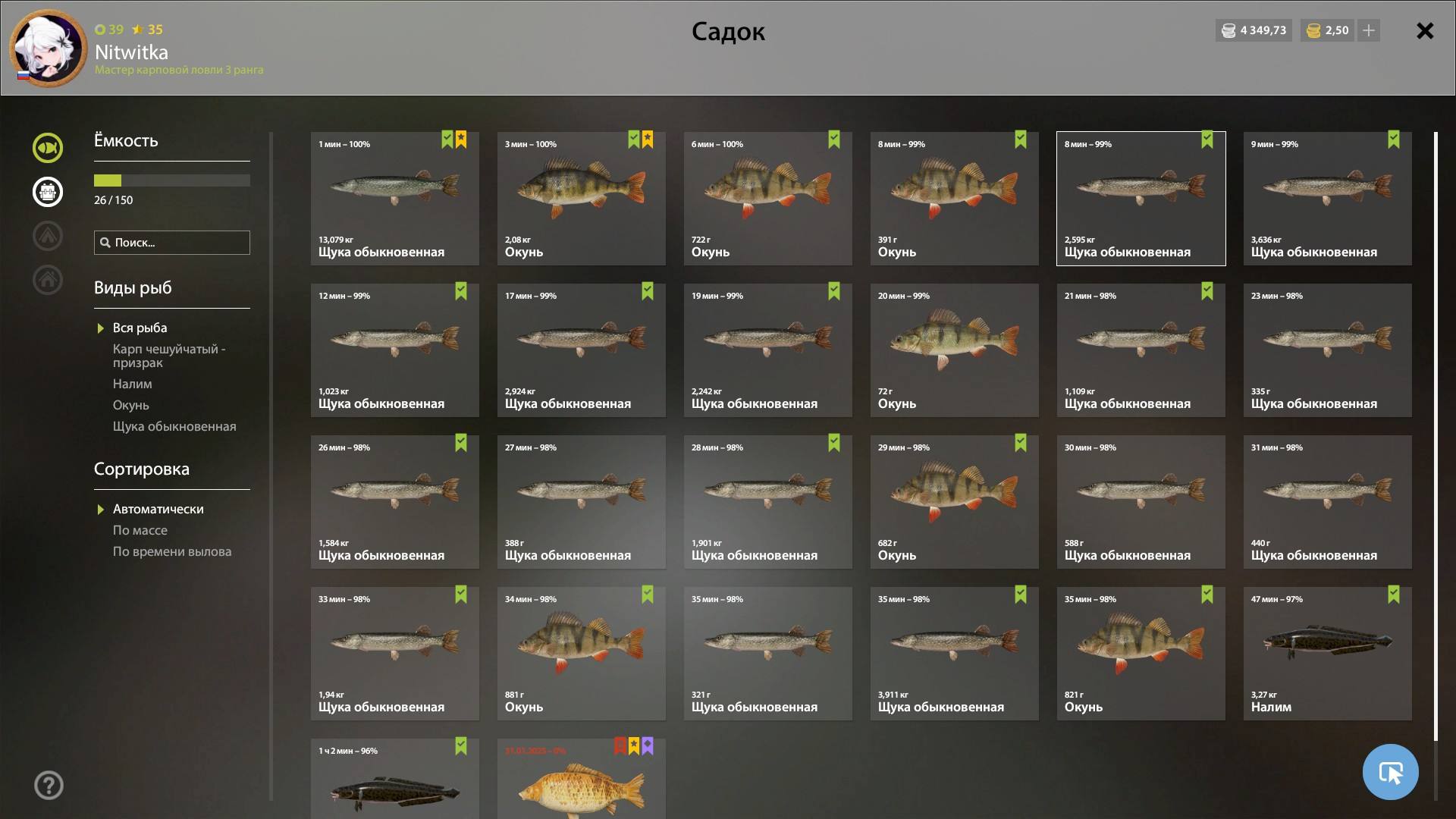Close the Садок window
This screenshot has height=819, width=1456.
click(1425, 31)
